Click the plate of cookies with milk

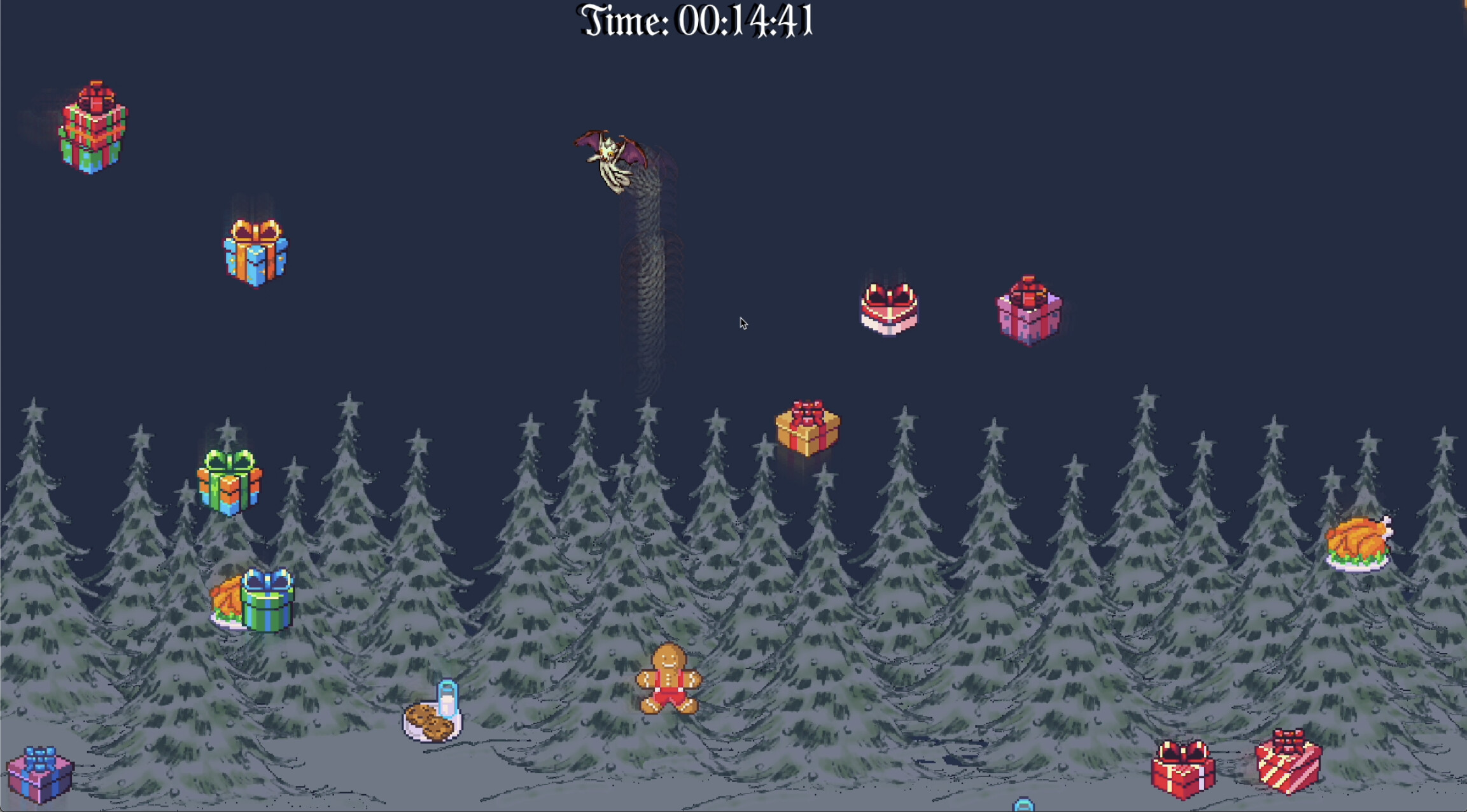pyautogui.click(x=433, y=721)
